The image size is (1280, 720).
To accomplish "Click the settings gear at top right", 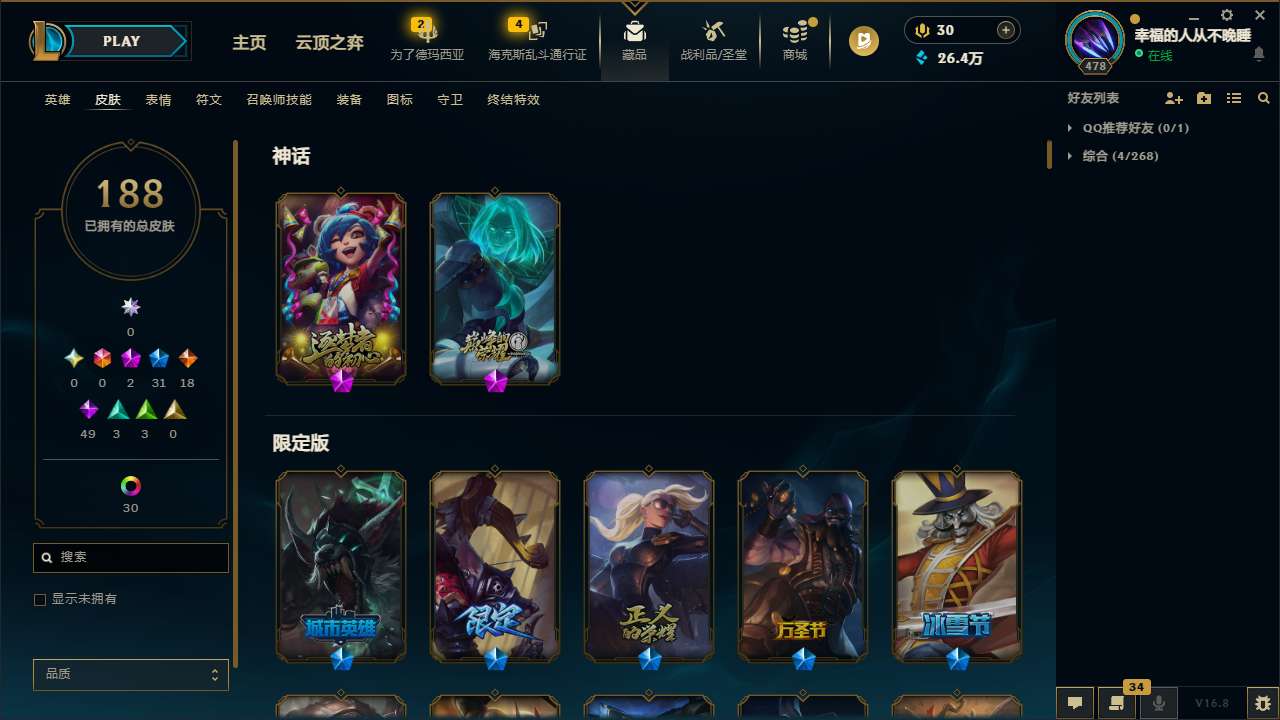I will (1225, 16).
